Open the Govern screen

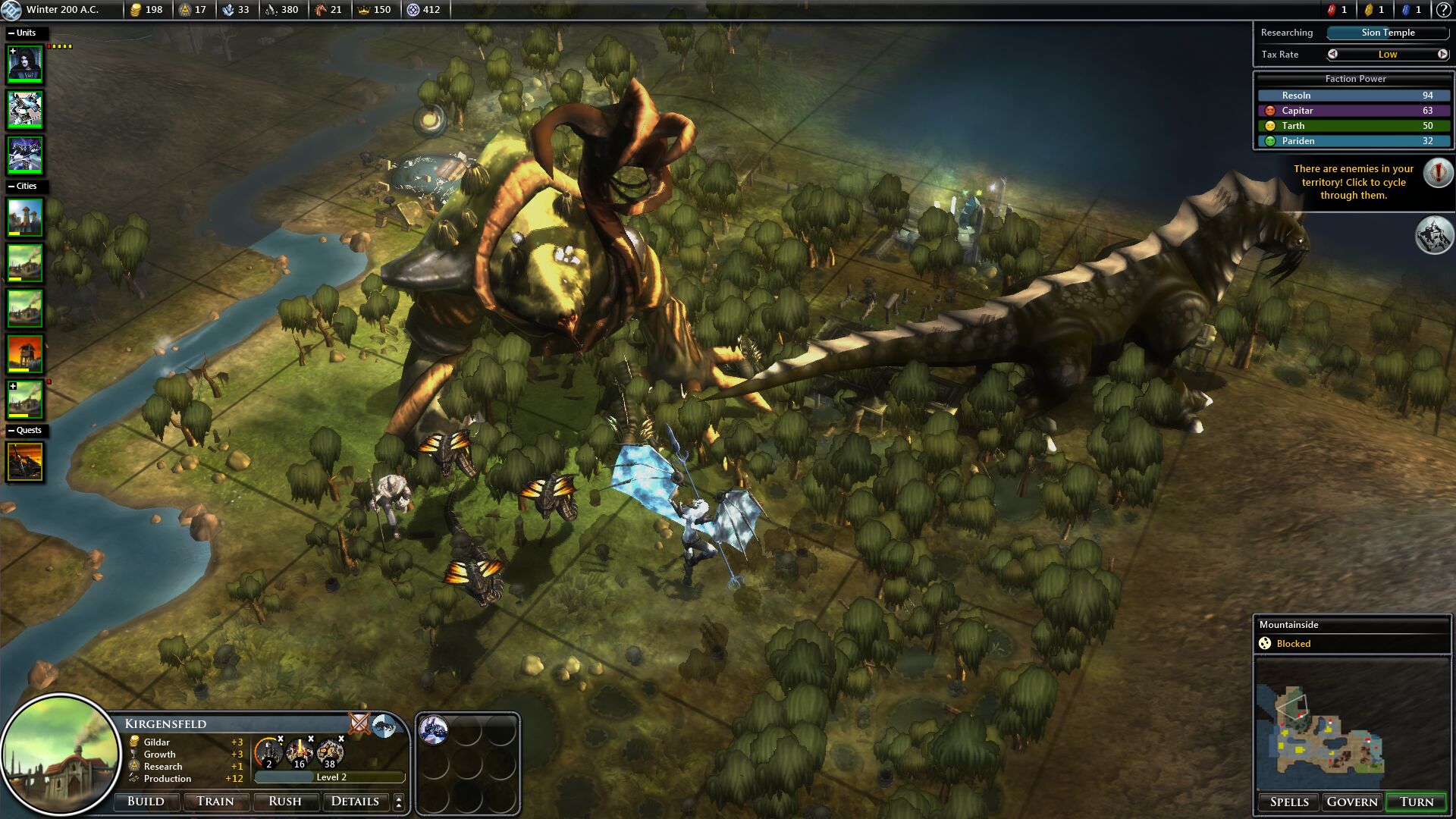click(1352, 802)
